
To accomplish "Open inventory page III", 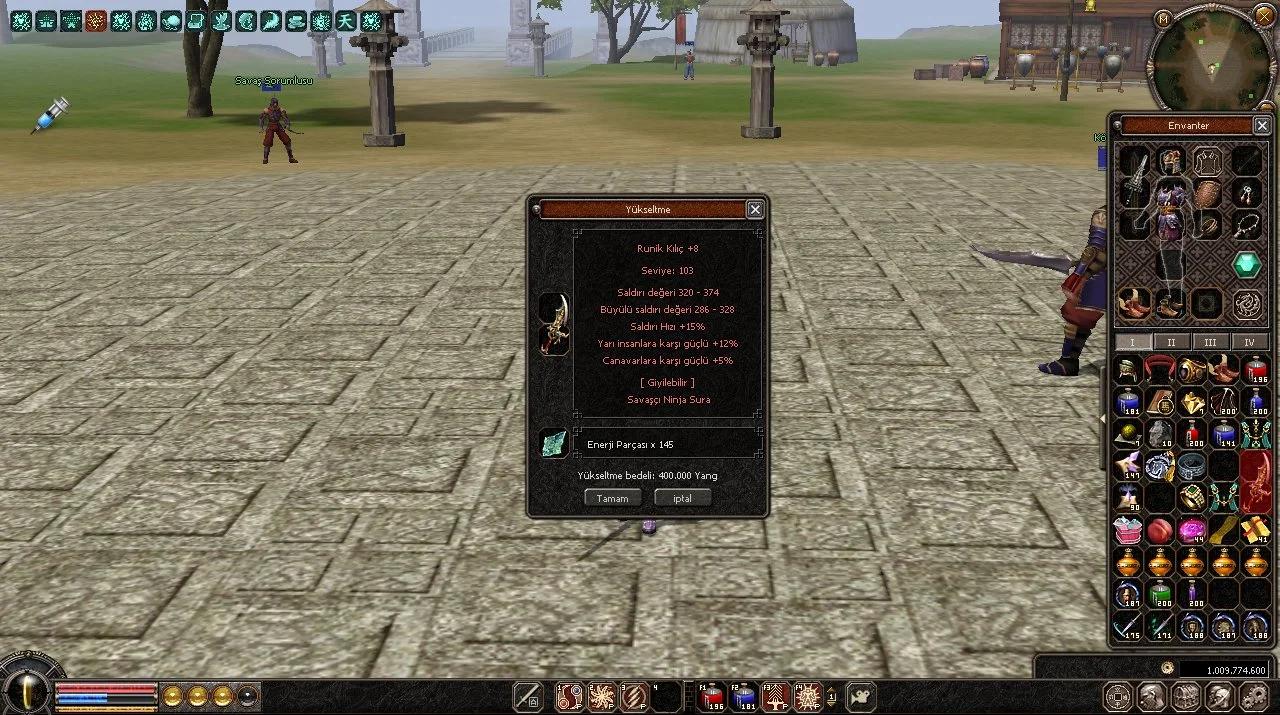I will click(1210, 342).
